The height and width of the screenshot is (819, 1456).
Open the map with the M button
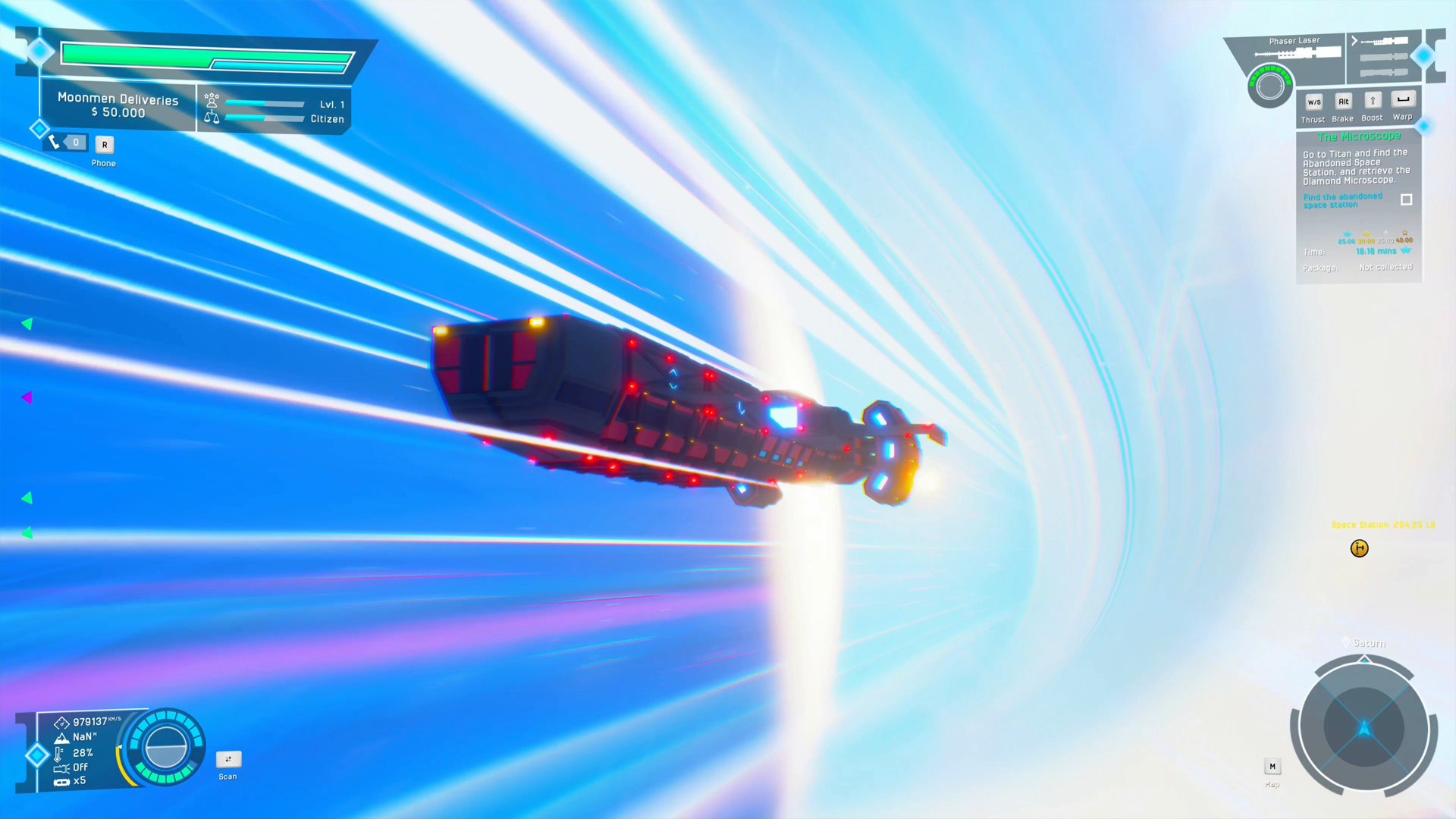(1272, 766)
